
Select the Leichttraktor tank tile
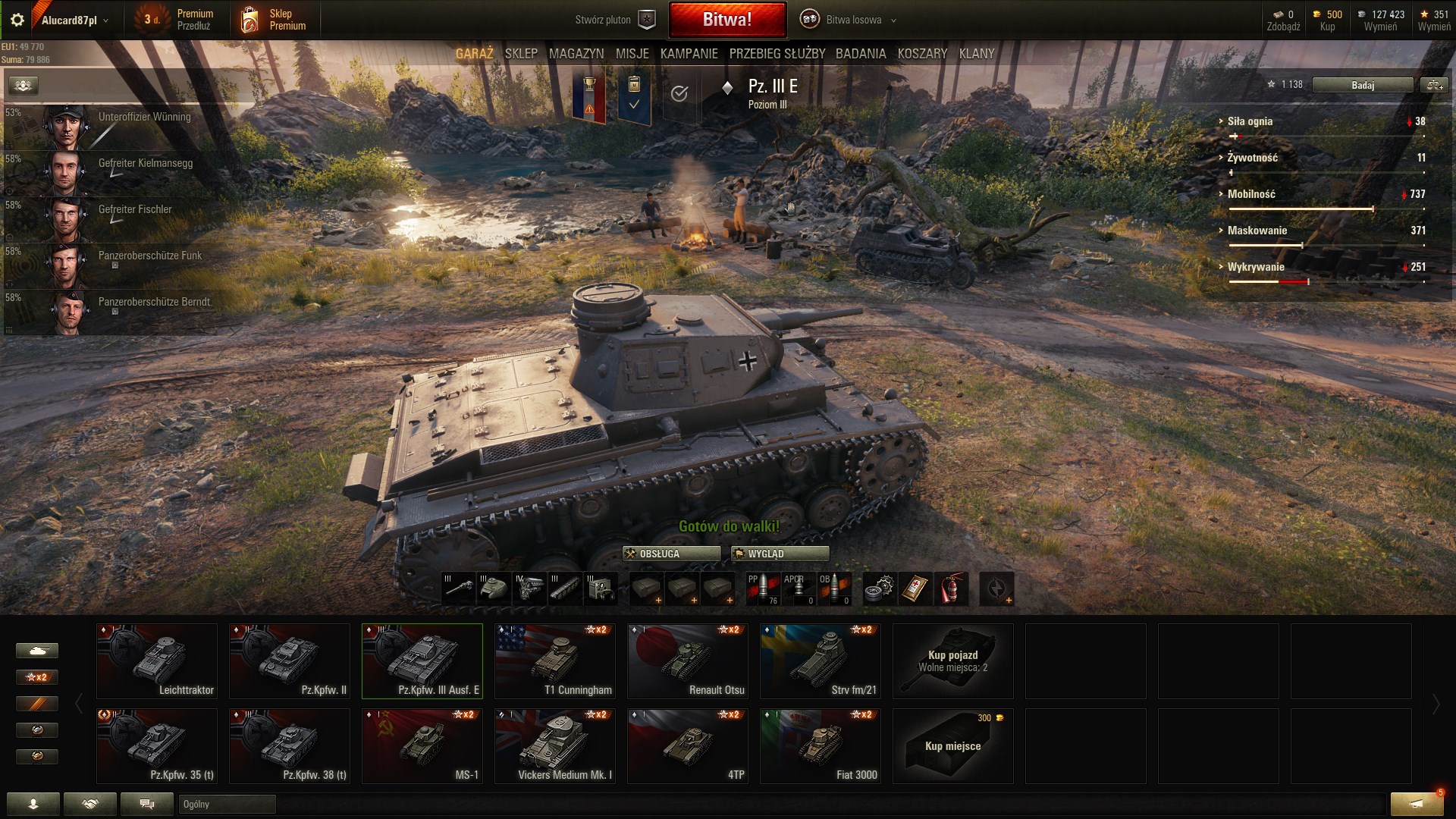pyautogui.click(x=157, y=661)
